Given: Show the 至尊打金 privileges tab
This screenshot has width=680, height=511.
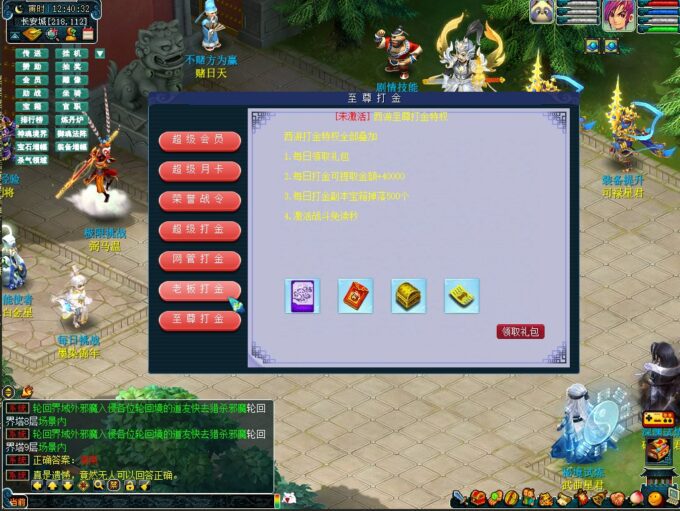Looking at the screenshot, I should (199, 320).
